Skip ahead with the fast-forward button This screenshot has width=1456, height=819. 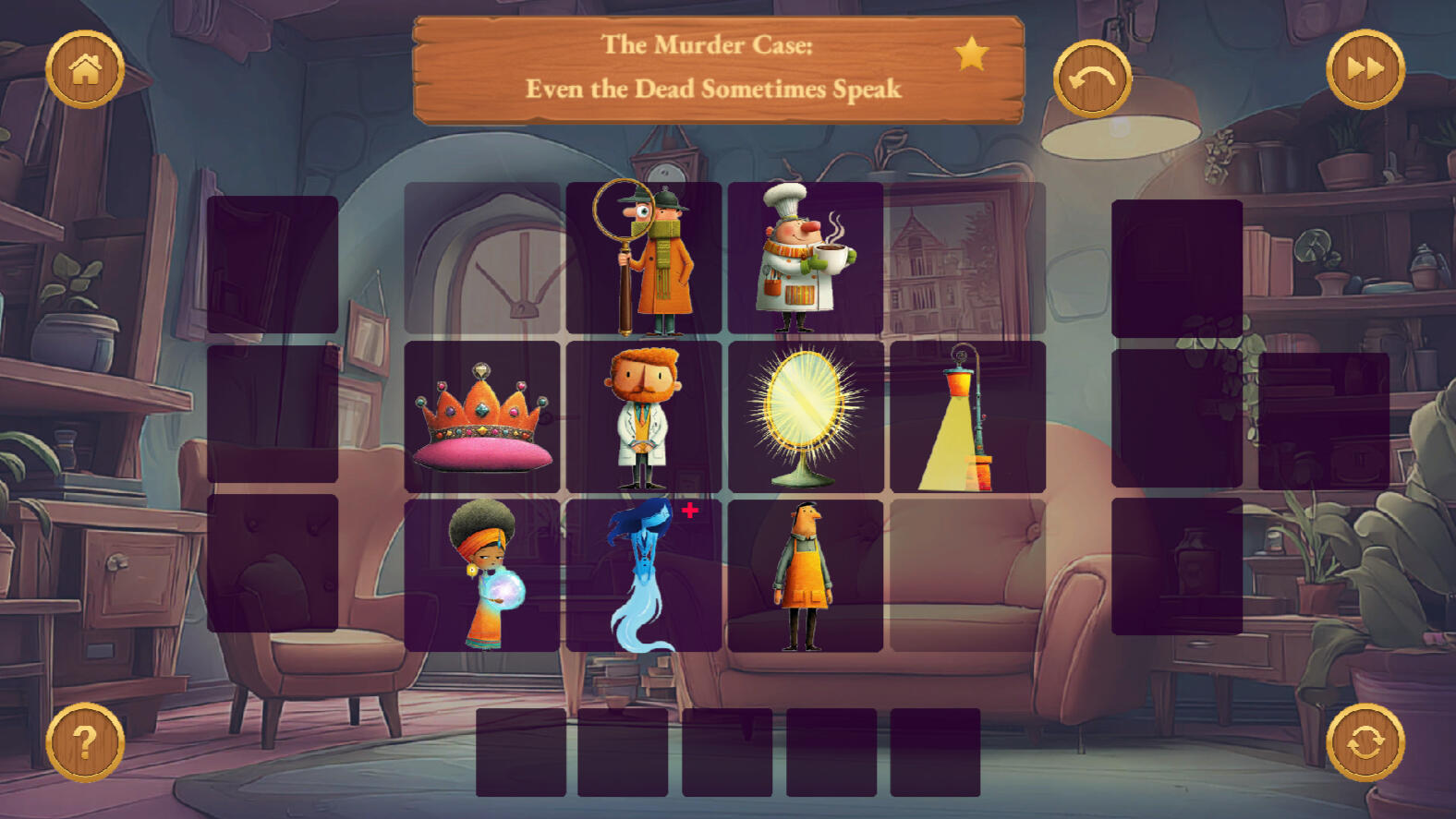1365,69
